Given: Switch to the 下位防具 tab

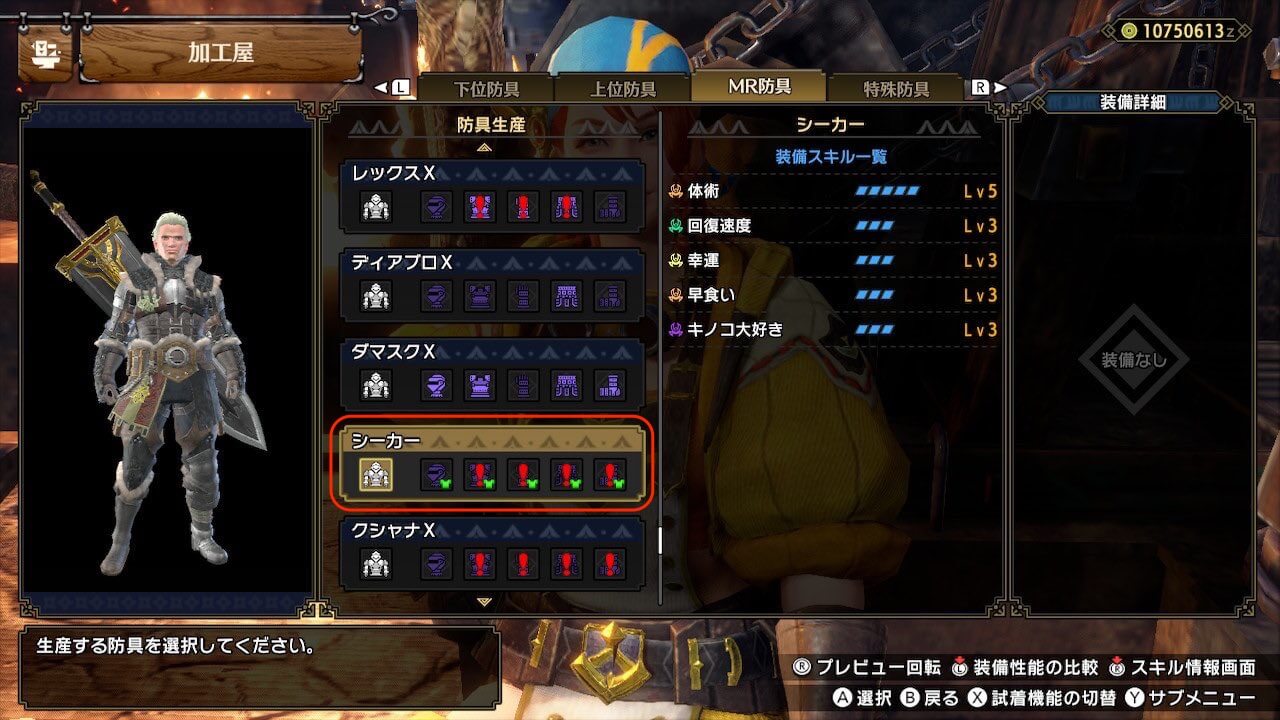Looking at the screenshot, I should tap(486, 88).
